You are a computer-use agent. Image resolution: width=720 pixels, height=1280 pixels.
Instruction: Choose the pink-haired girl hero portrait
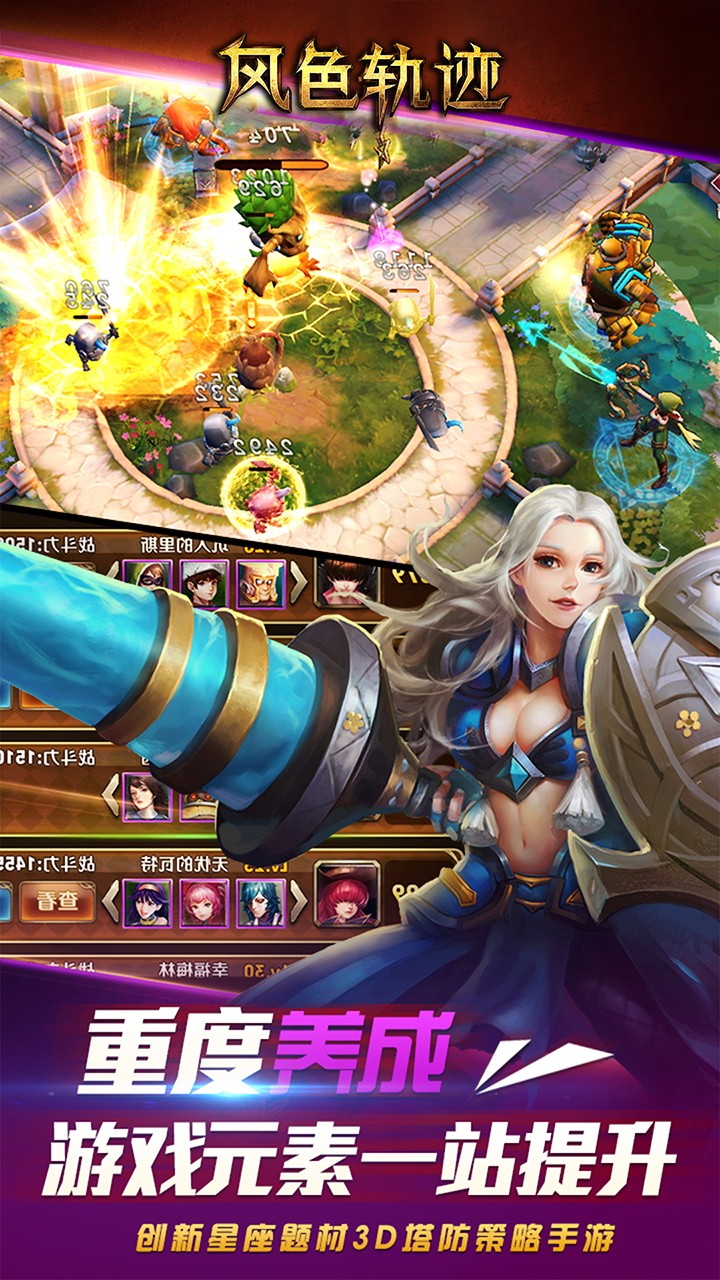(x=204, y=902)
